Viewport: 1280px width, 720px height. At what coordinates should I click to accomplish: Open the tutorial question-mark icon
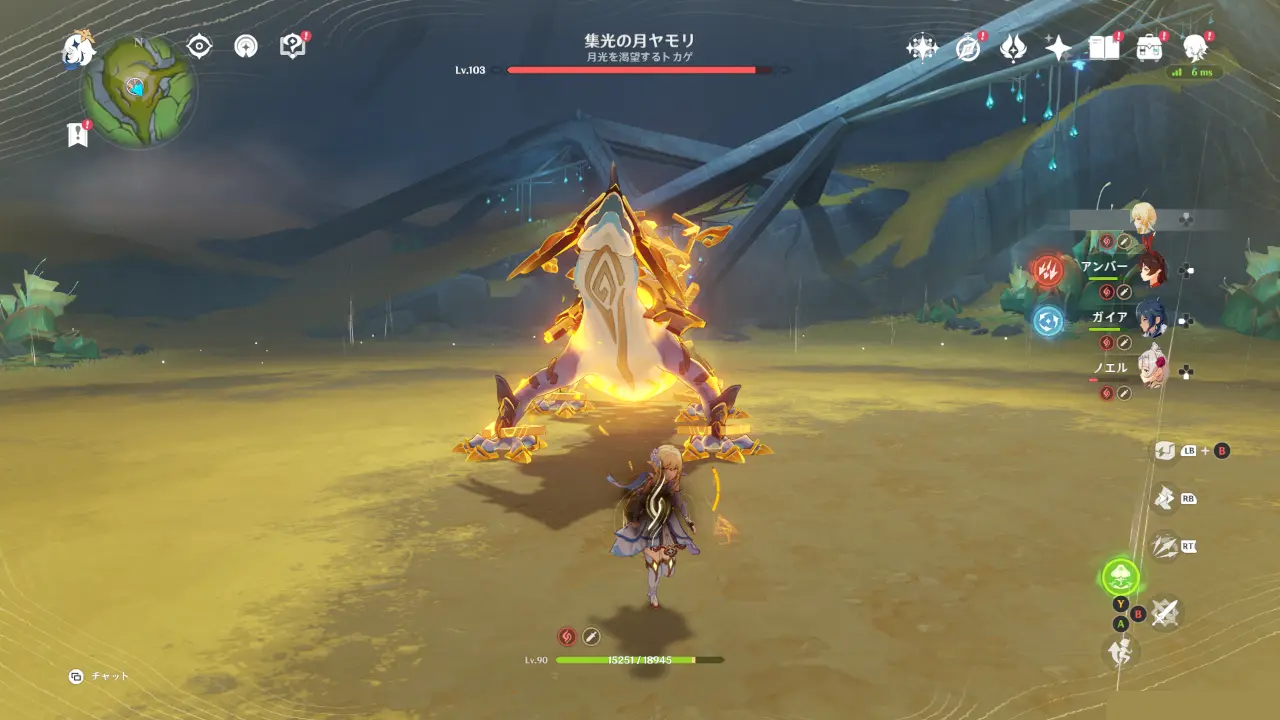292,46
